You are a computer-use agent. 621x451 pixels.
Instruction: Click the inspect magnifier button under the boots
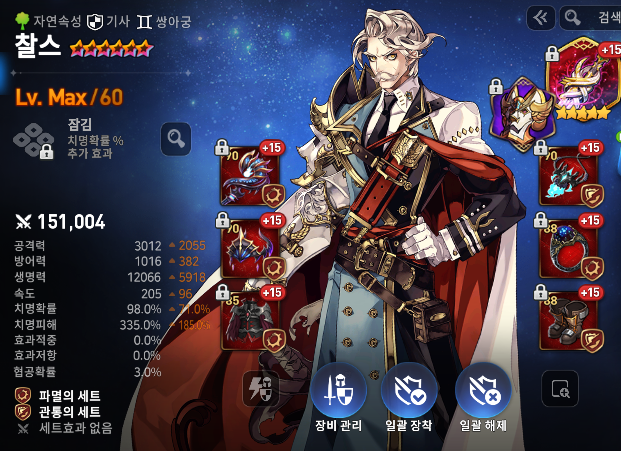[x=560, y=388]
